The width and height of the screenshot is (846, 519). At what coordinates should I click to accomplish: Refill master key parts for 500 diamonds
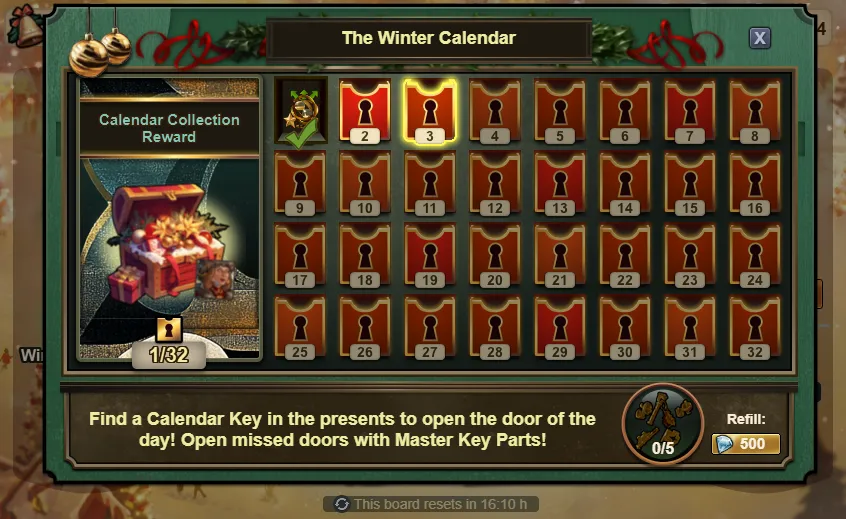pos(746,444)
